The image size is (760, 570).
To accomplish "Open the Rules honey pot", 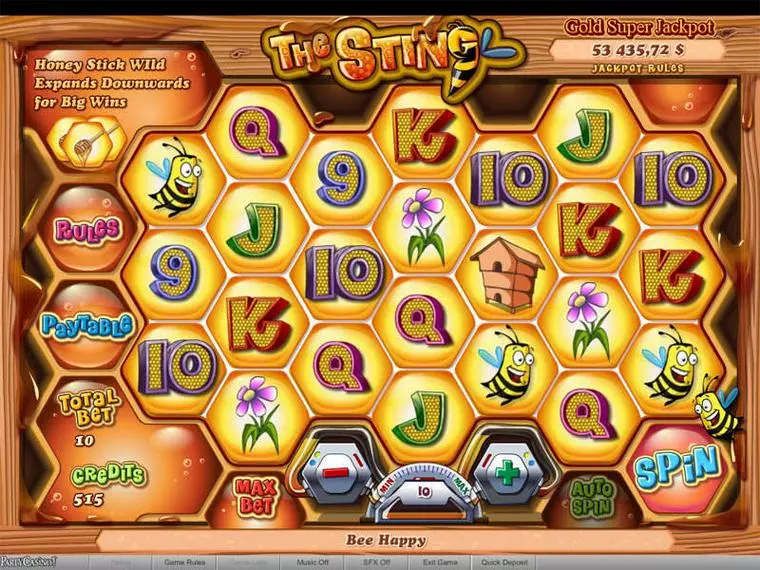I will tap(87, 229).
